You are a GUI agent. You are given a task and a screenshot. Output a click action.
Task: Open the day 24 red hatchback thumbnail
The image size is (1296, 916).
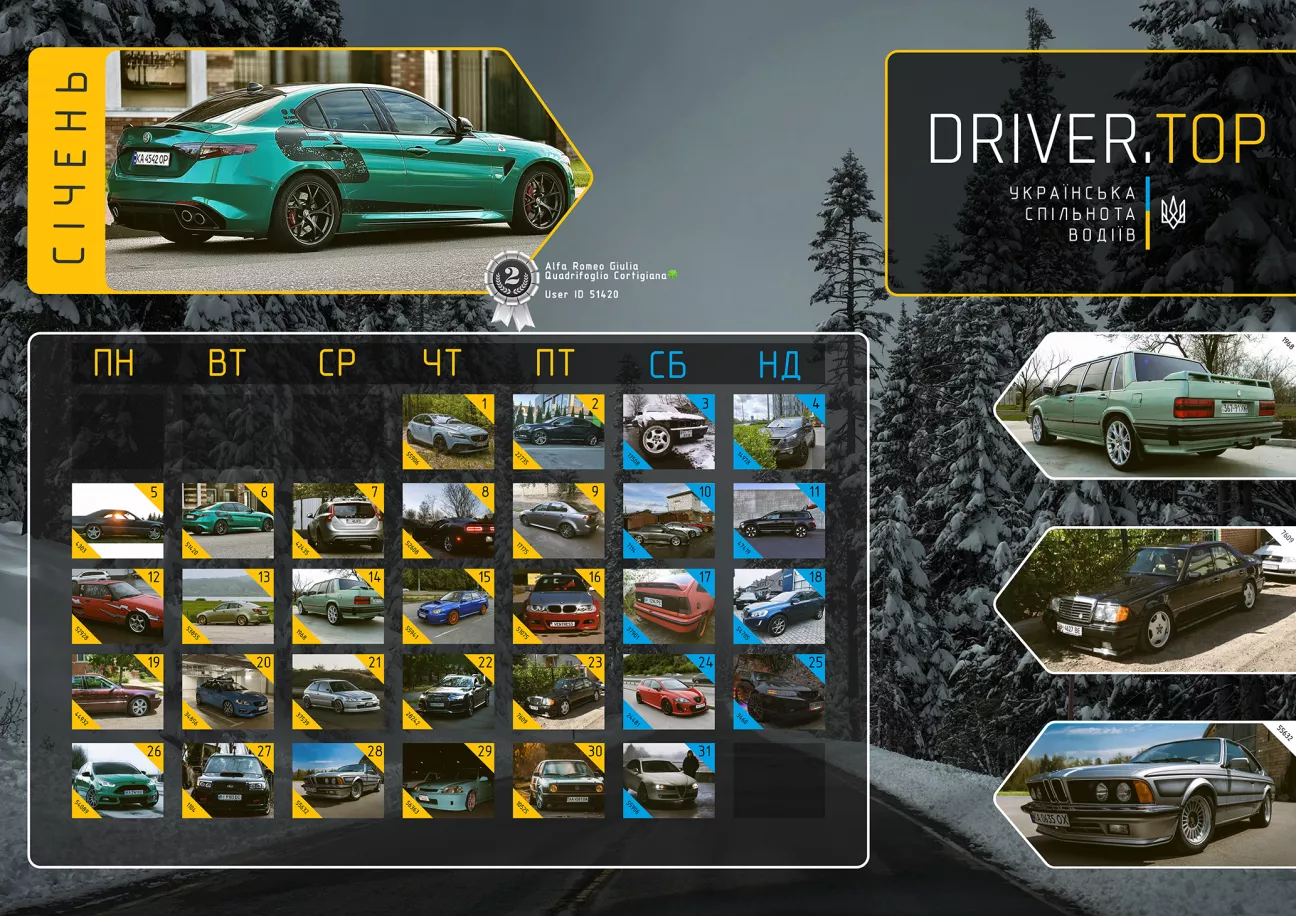coord(668,692)
